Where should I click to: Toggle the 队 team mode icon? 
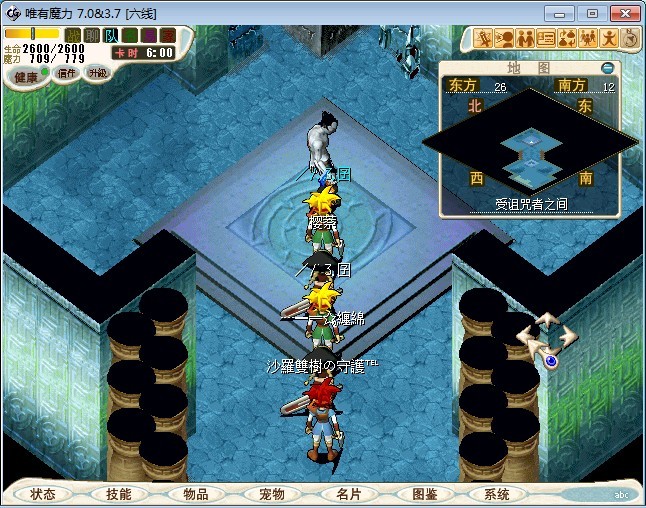point(111,35)
